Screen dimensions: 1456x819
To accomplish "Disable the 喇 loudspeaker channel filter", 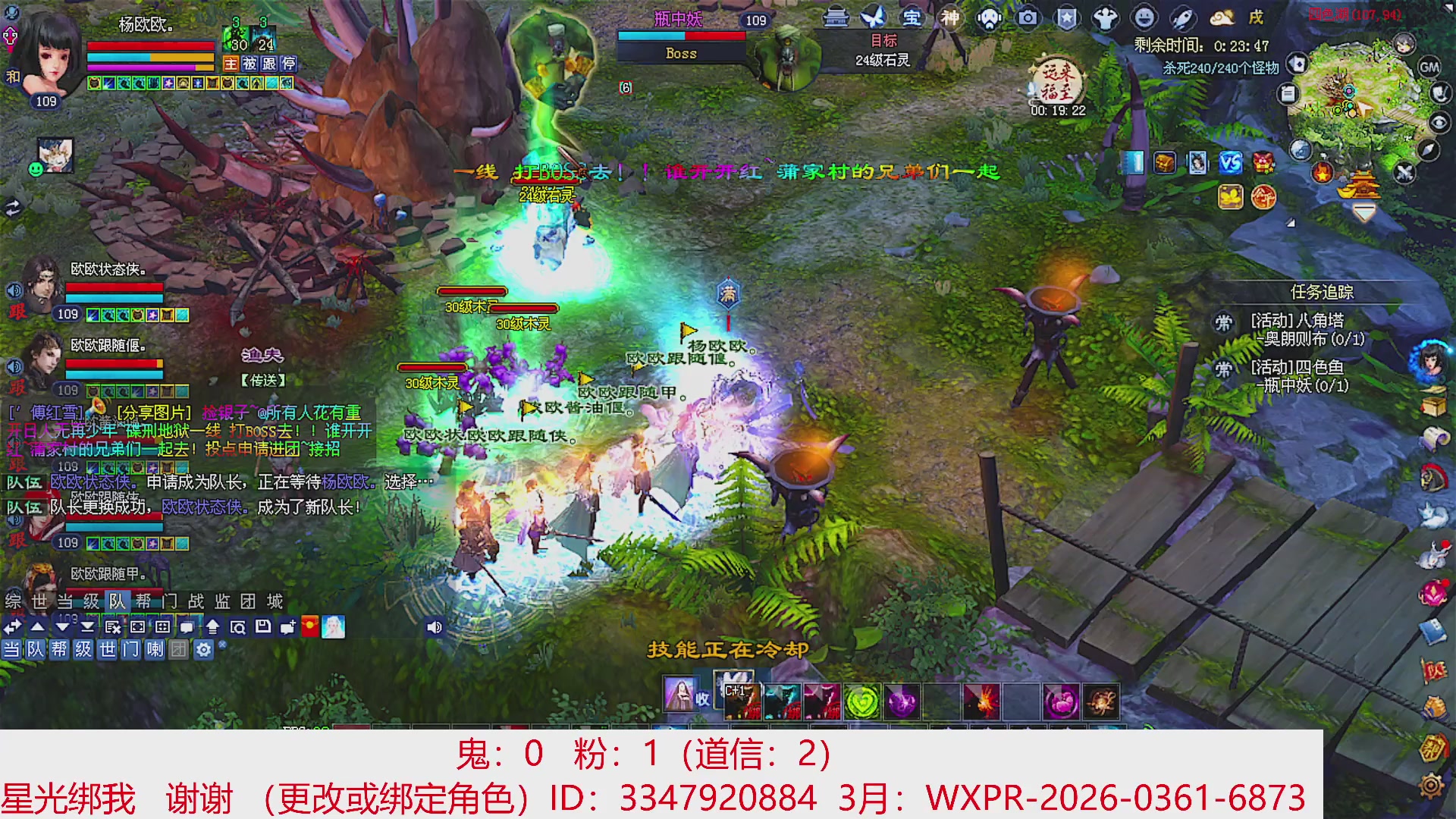I will pos(155,650).
